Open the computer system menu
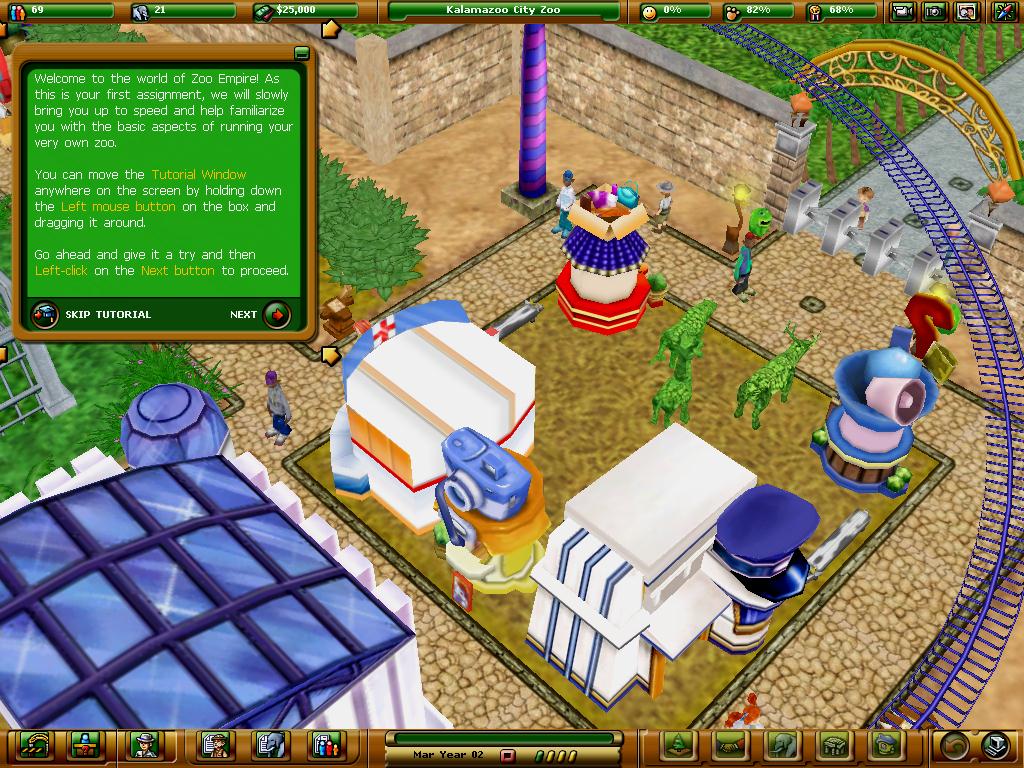The image size is (1024, 768). point(996,745)
